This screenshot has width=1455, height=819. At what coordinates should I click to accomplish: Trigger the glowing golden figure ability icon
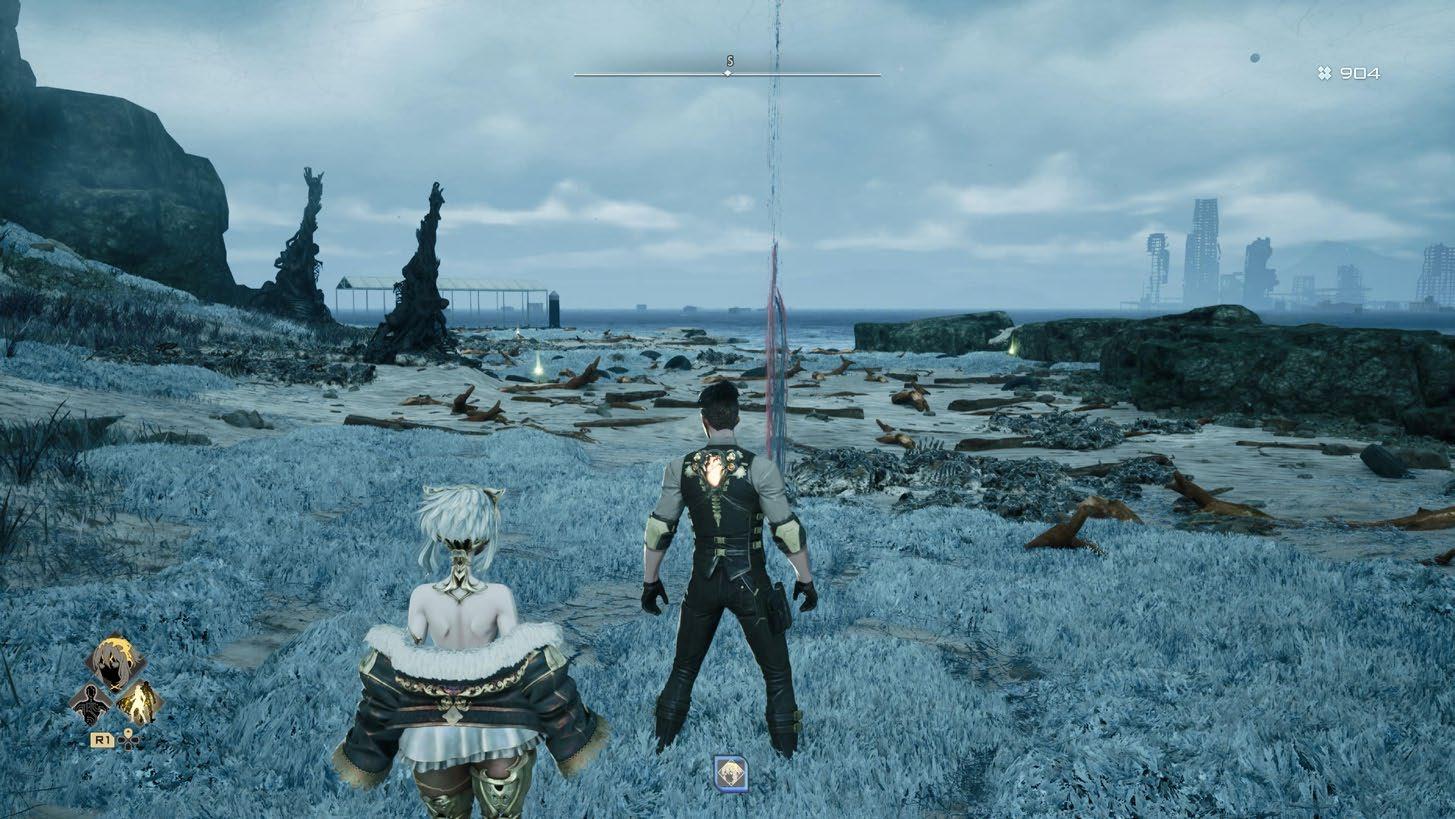tap(139, 703)
